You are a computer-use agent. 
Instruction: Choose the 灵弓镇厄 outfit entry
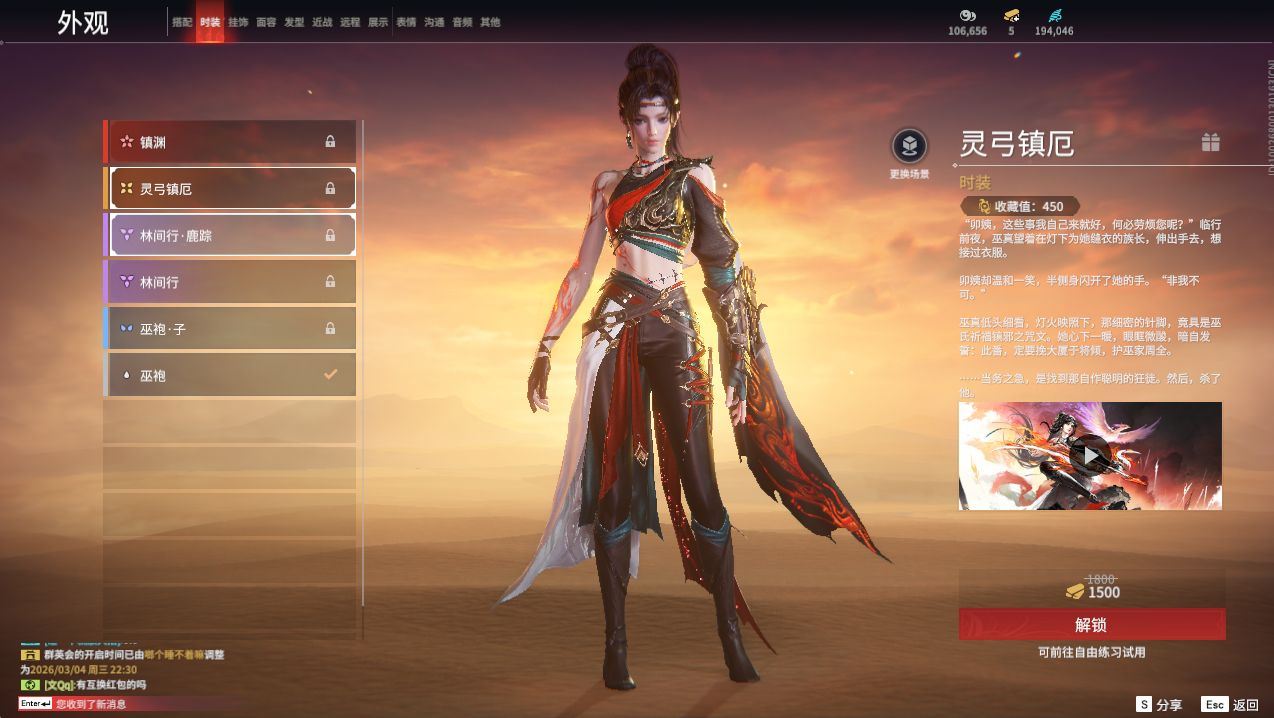click(231, 188)
